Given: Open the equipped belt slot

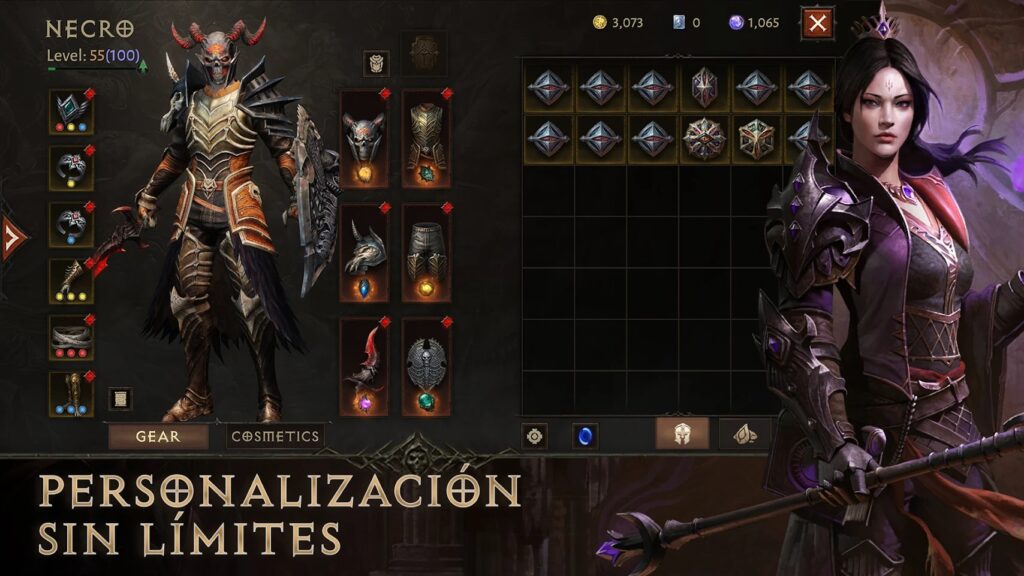Looking at the screenshot, I should tap(71, 337).
